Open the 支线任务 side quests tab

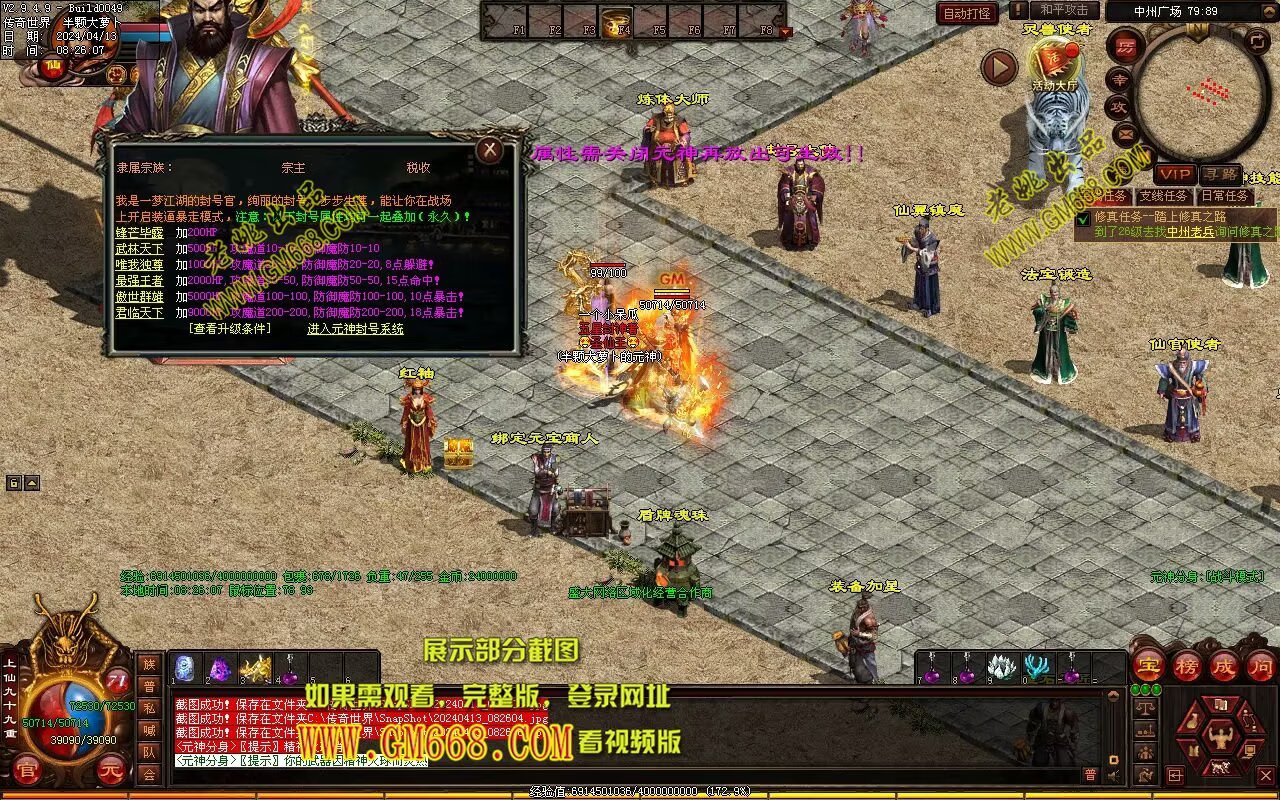(x=1164, y=196)
